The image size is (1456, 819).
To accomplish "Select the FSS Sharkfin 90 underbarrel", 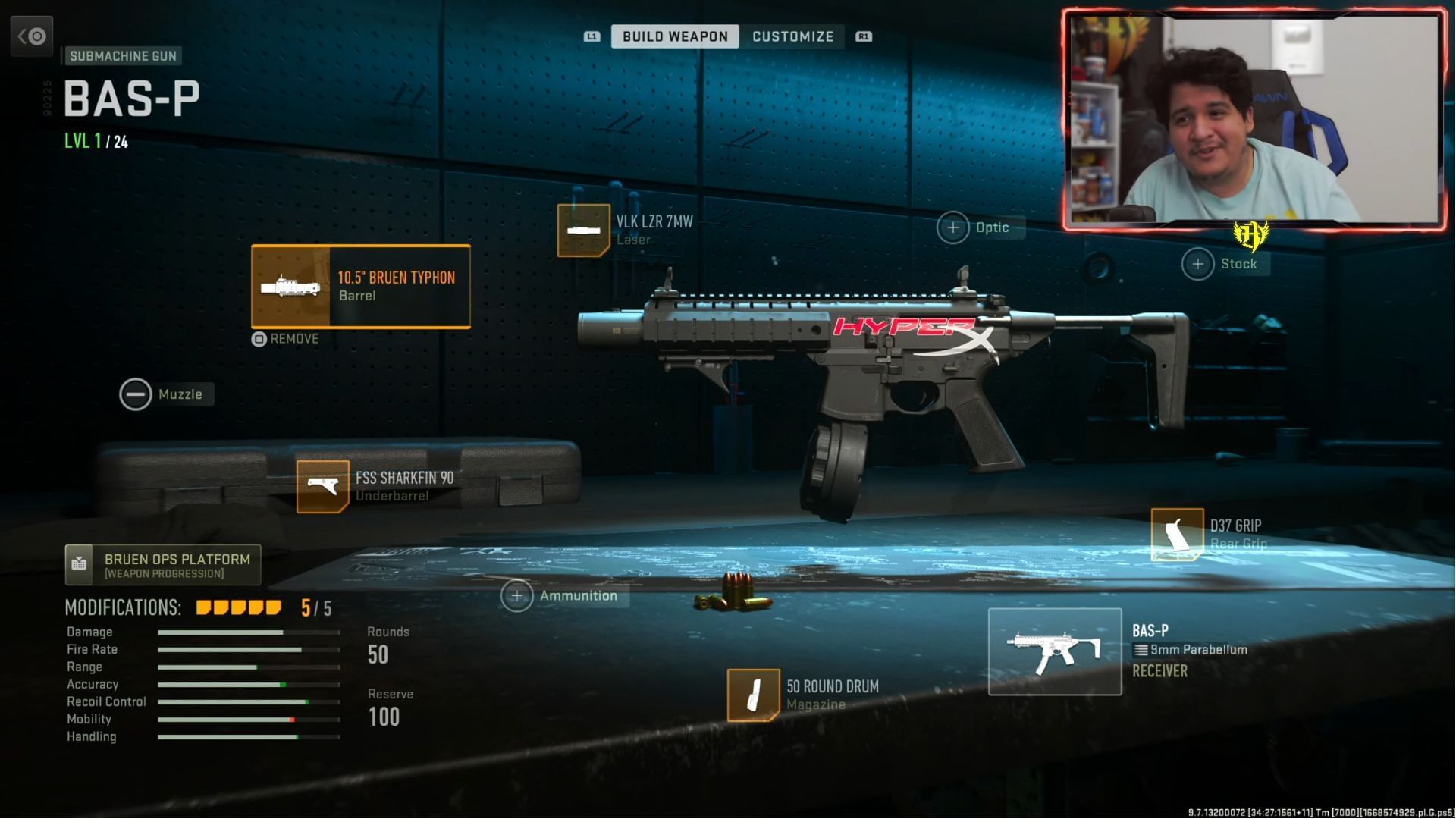I will click(x=323, y=487).
